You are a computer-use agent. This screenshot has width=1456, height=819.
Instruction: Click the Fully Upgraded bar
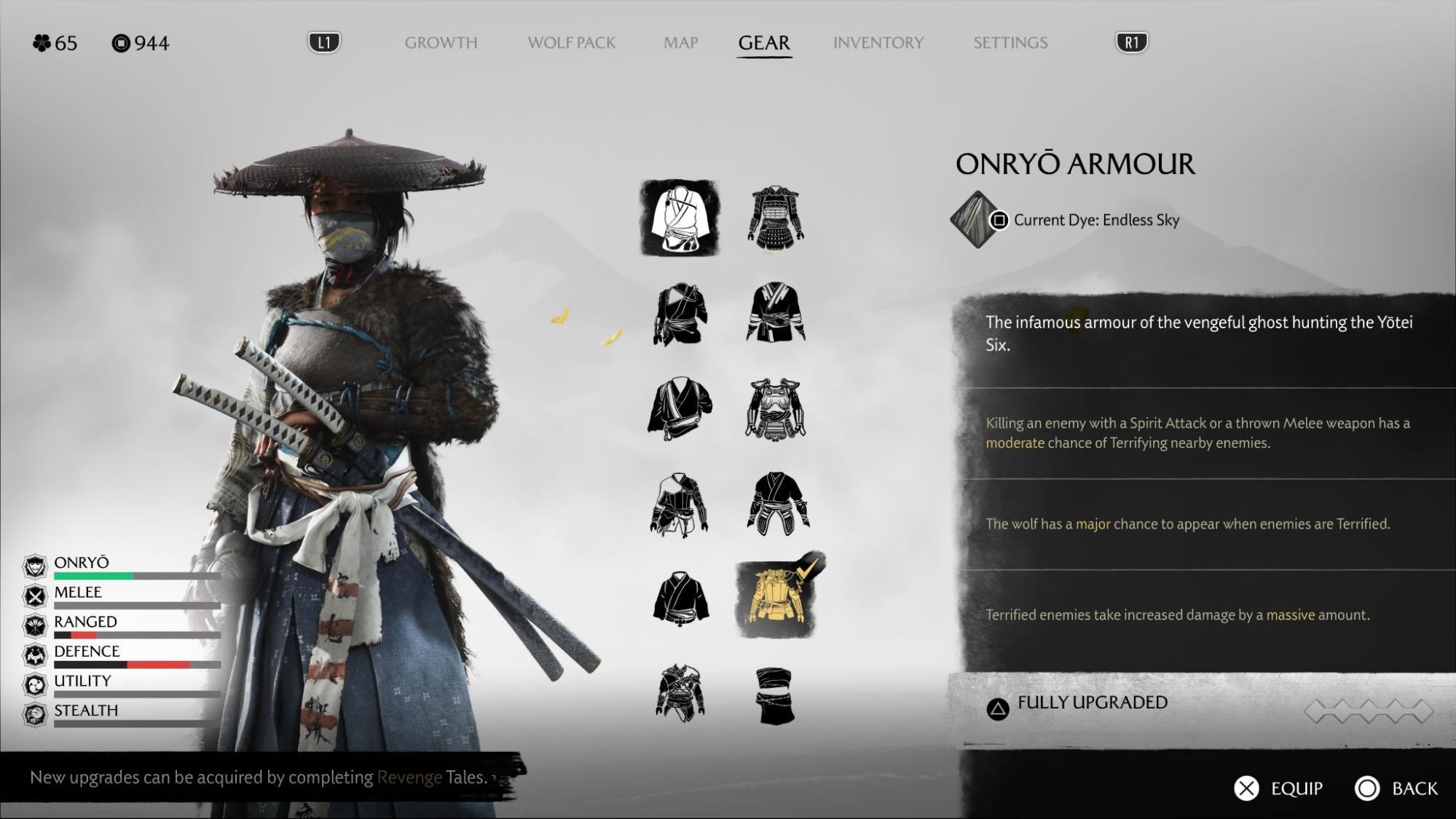click(x=1202, y=706)
